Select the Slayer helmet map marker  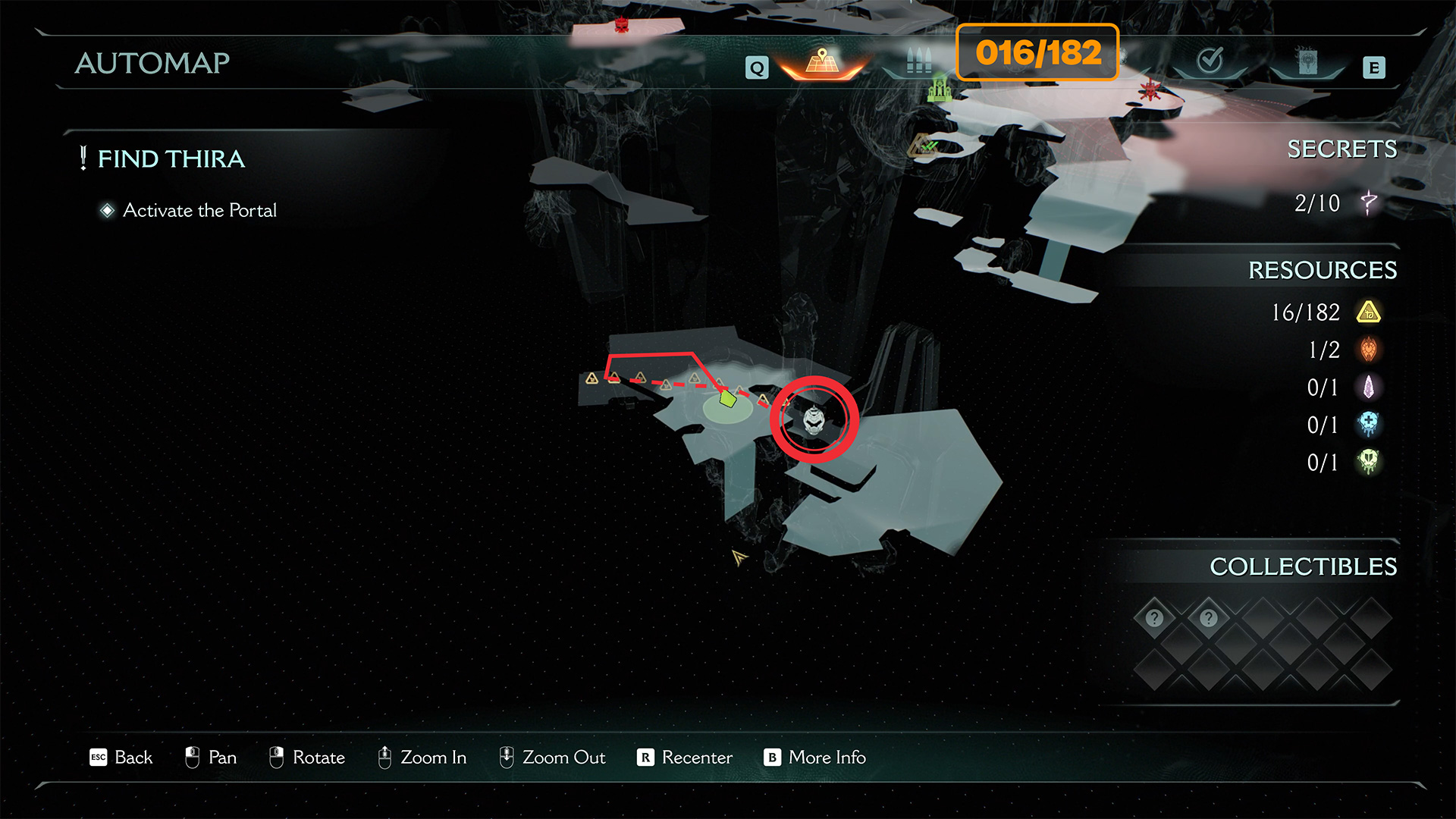814,419
